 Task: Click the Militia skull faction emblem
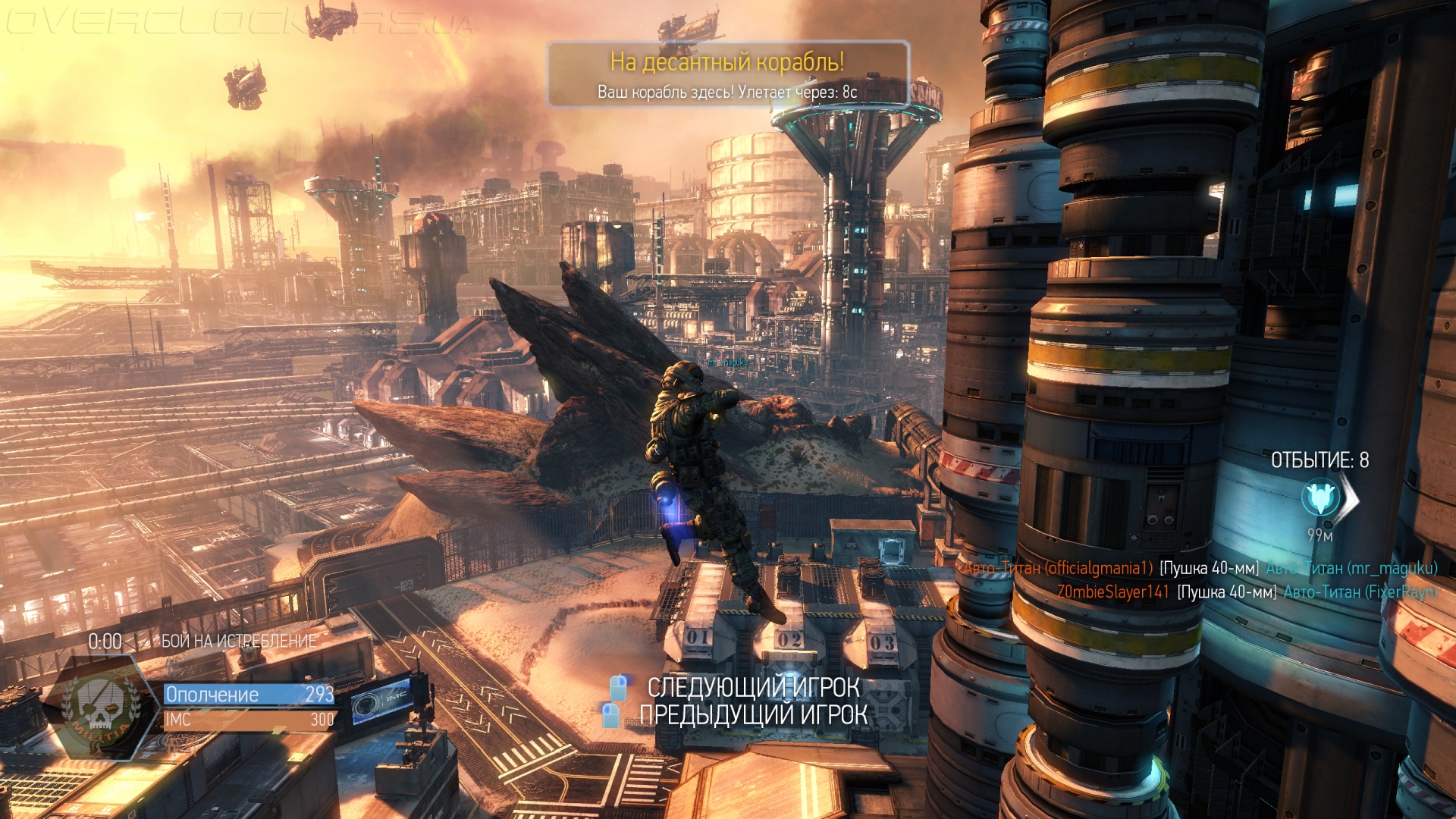tap(100, 706)
